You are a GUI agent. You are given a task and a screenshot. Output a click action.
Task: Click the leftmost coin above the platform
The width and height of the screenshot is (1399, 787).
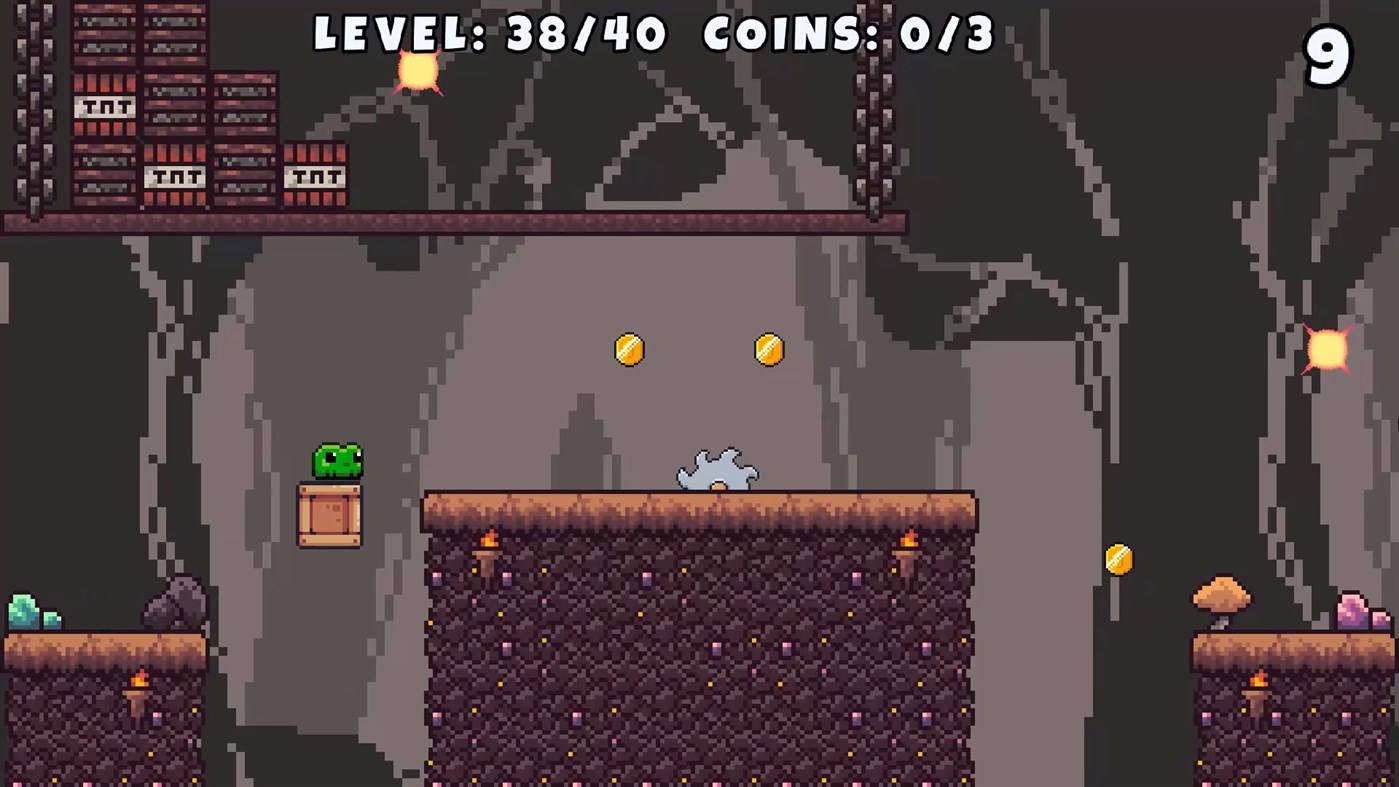628,349
